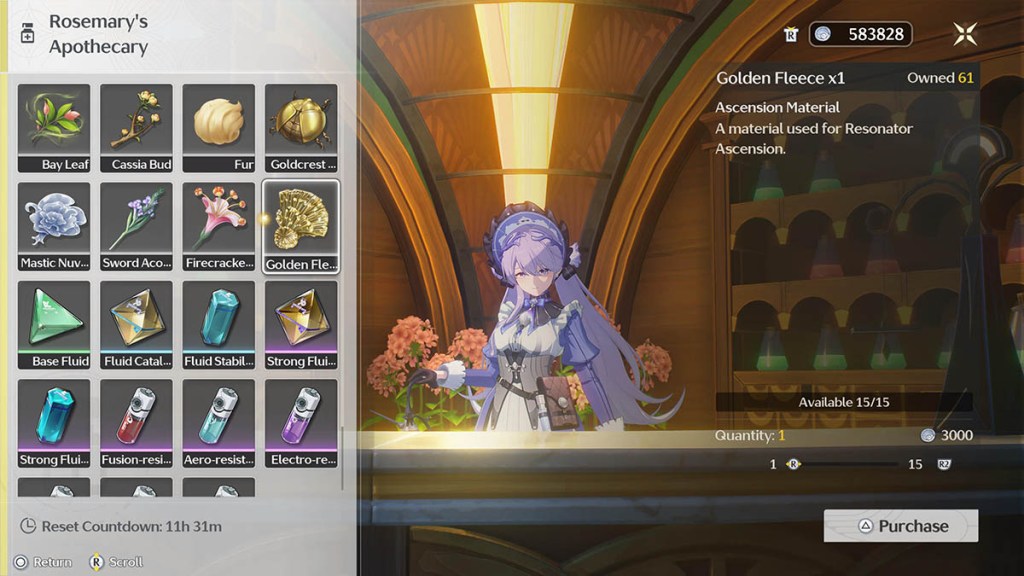The height and width of the screenshot is (576, 1024).
Task: Select the Mastic Nuvola flower
Action: point(54,226)
